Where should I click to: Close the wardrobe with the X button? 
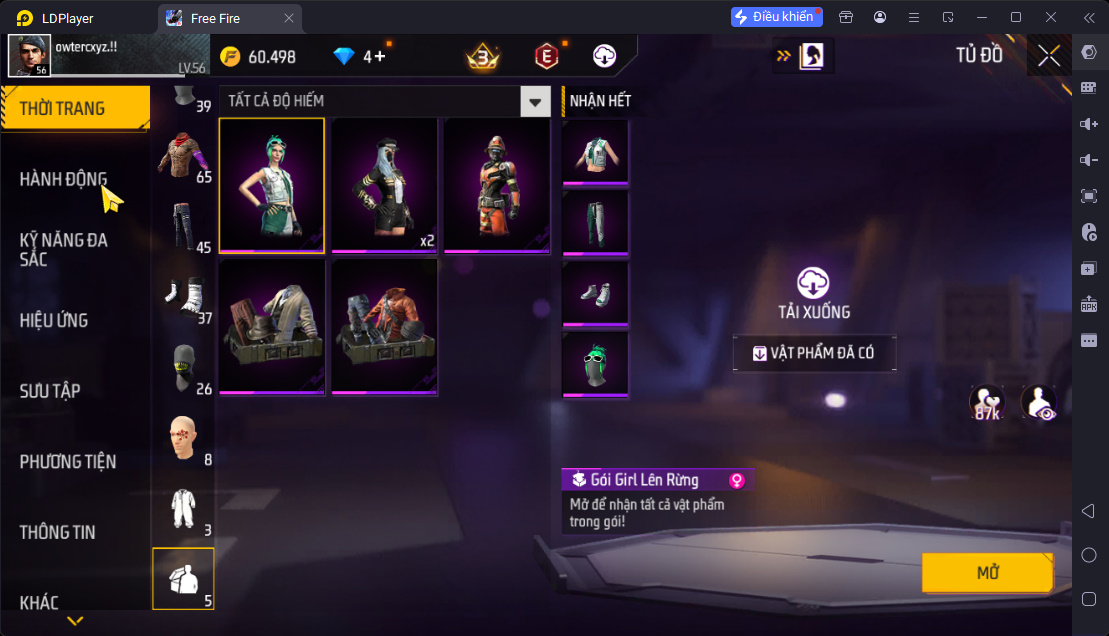tap(1048, 56)
